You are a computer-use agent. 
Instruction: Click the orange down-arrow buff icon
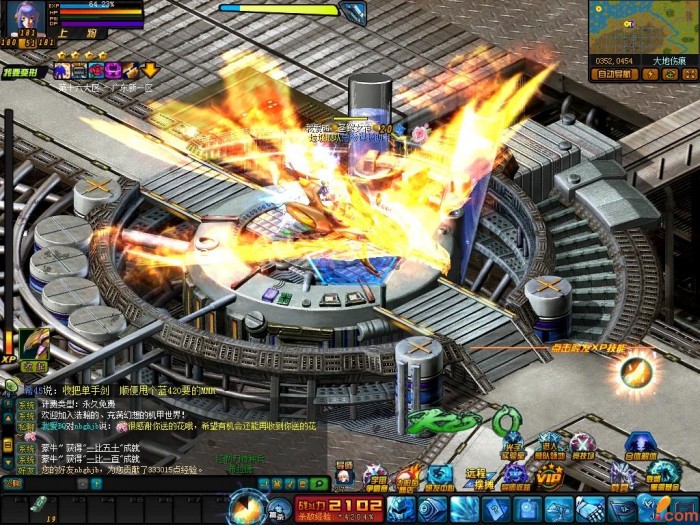point(150,70)
